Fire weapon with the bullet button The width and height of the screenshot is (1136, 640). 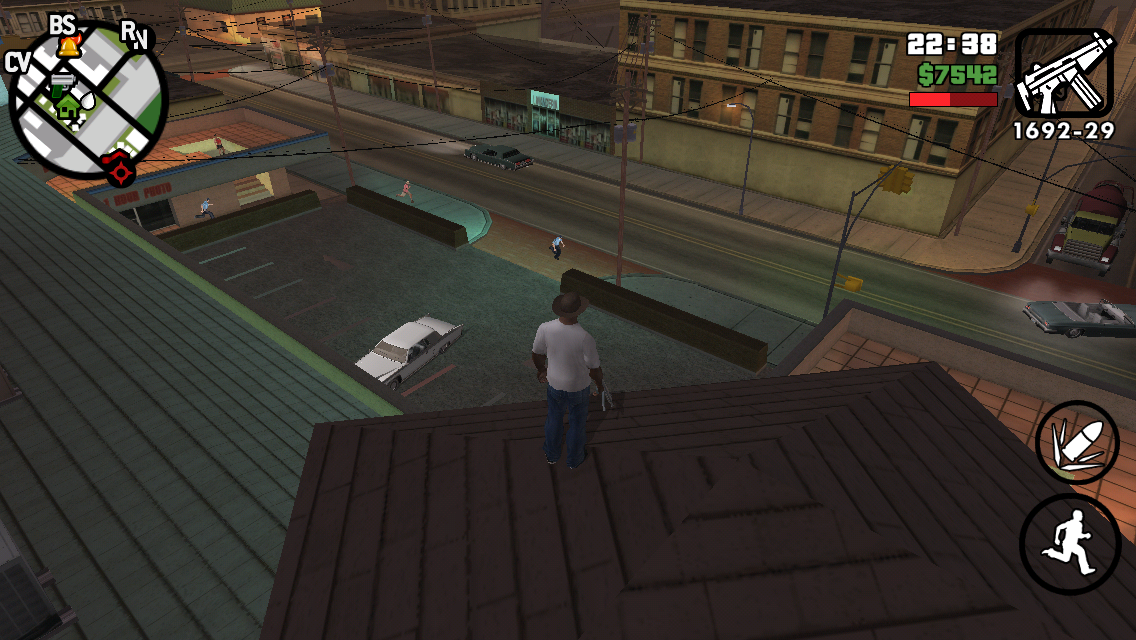(x=1077, y=442)
